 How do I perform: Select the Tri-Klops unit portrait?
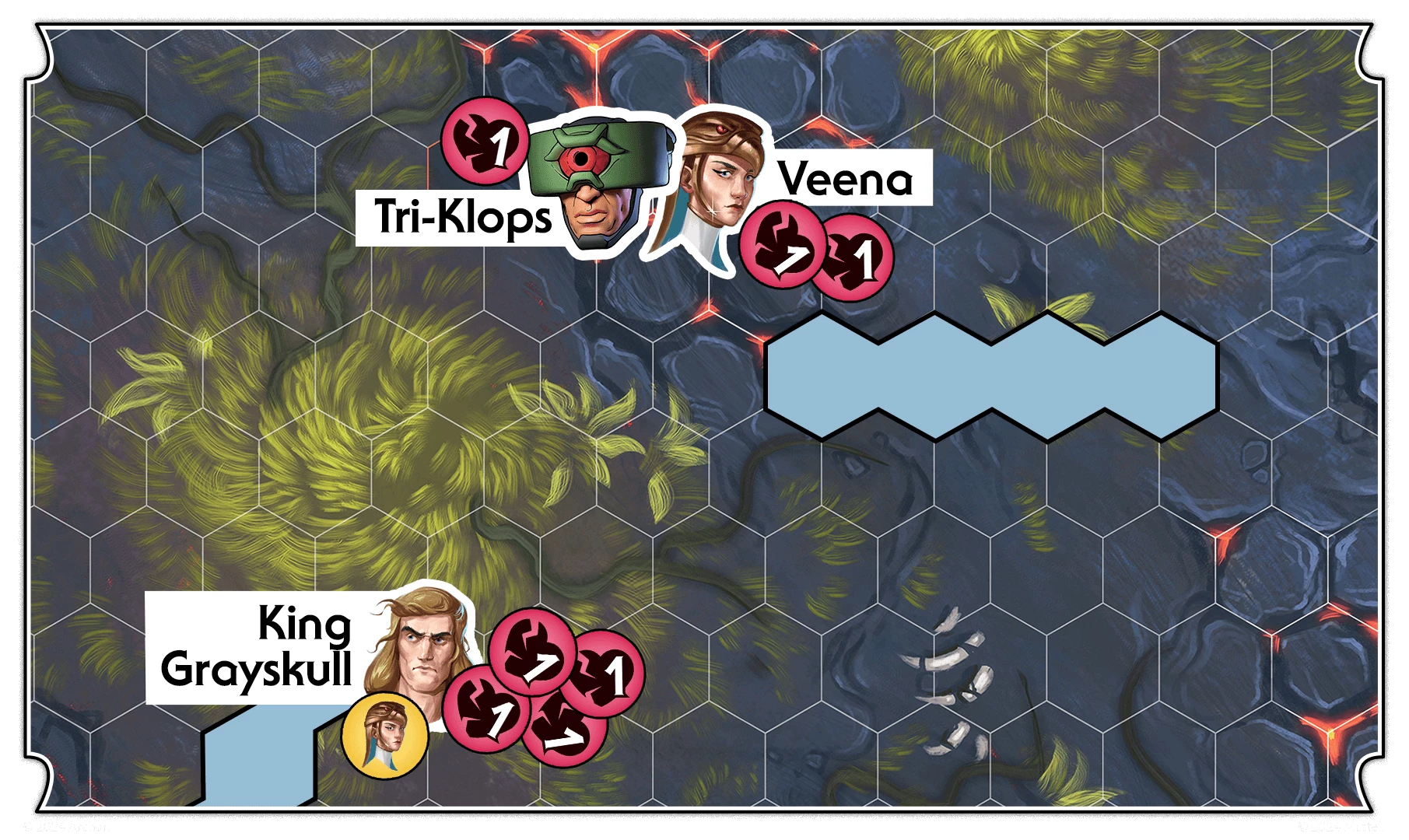tap(599, 183)
